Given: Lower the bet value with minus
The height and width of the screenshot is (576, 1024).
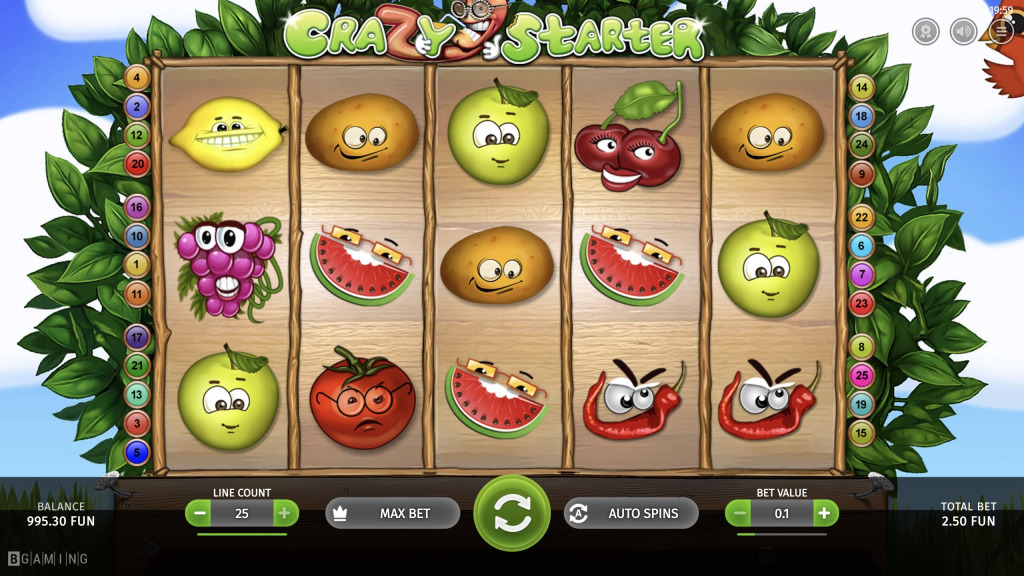Looking at the screenshot, I should click(x=740, y=514).
